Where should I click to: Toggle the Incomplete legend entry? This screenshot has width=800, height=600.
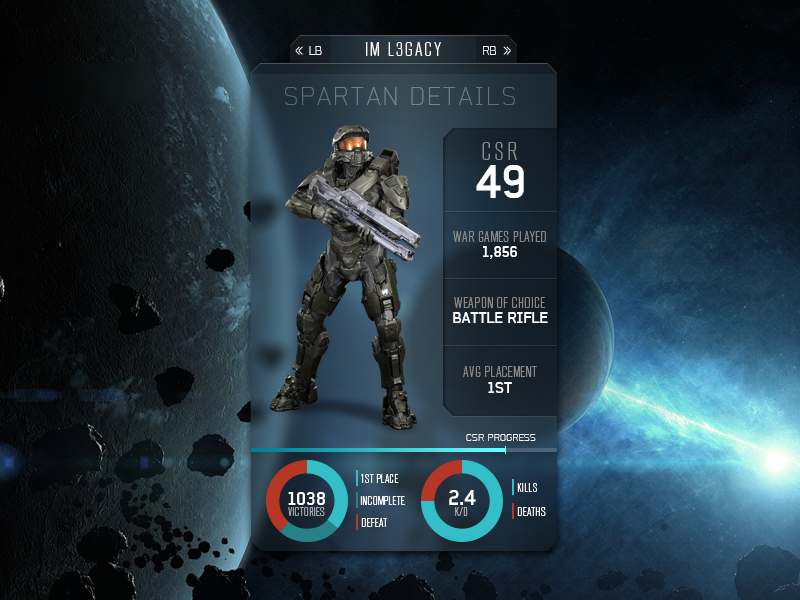pyautogui.click(x=380, y=500)
